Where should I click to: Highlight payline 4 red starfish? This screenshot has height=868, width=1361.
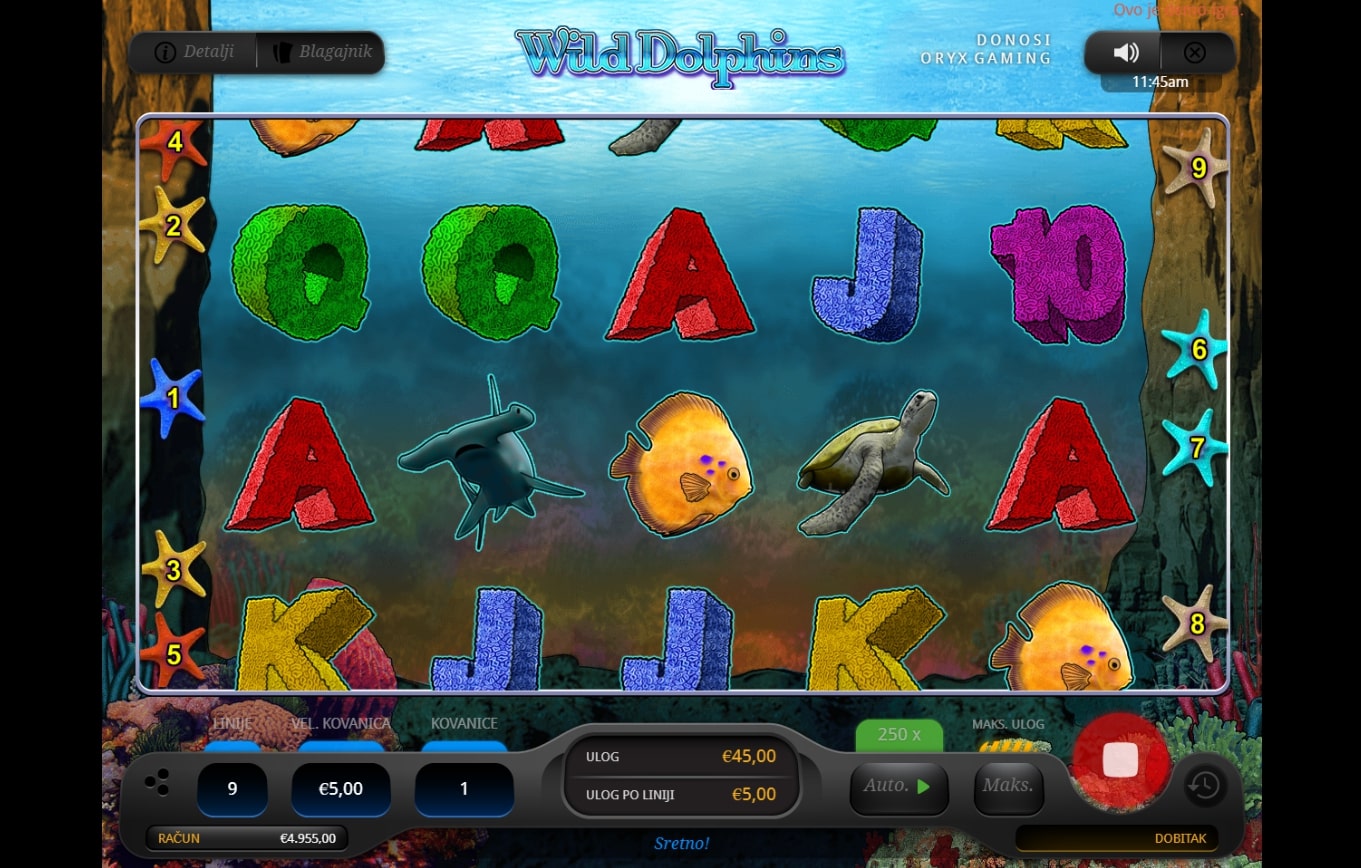pyautogui.click(x=174, y=143)
